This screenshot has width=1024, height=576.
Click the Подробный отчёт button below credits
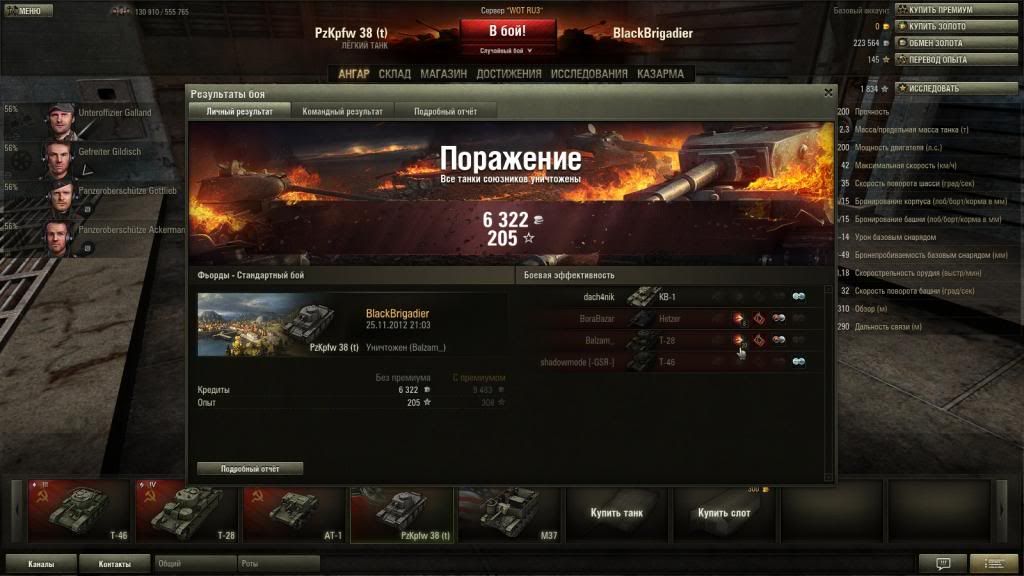(x=249, y=468)
